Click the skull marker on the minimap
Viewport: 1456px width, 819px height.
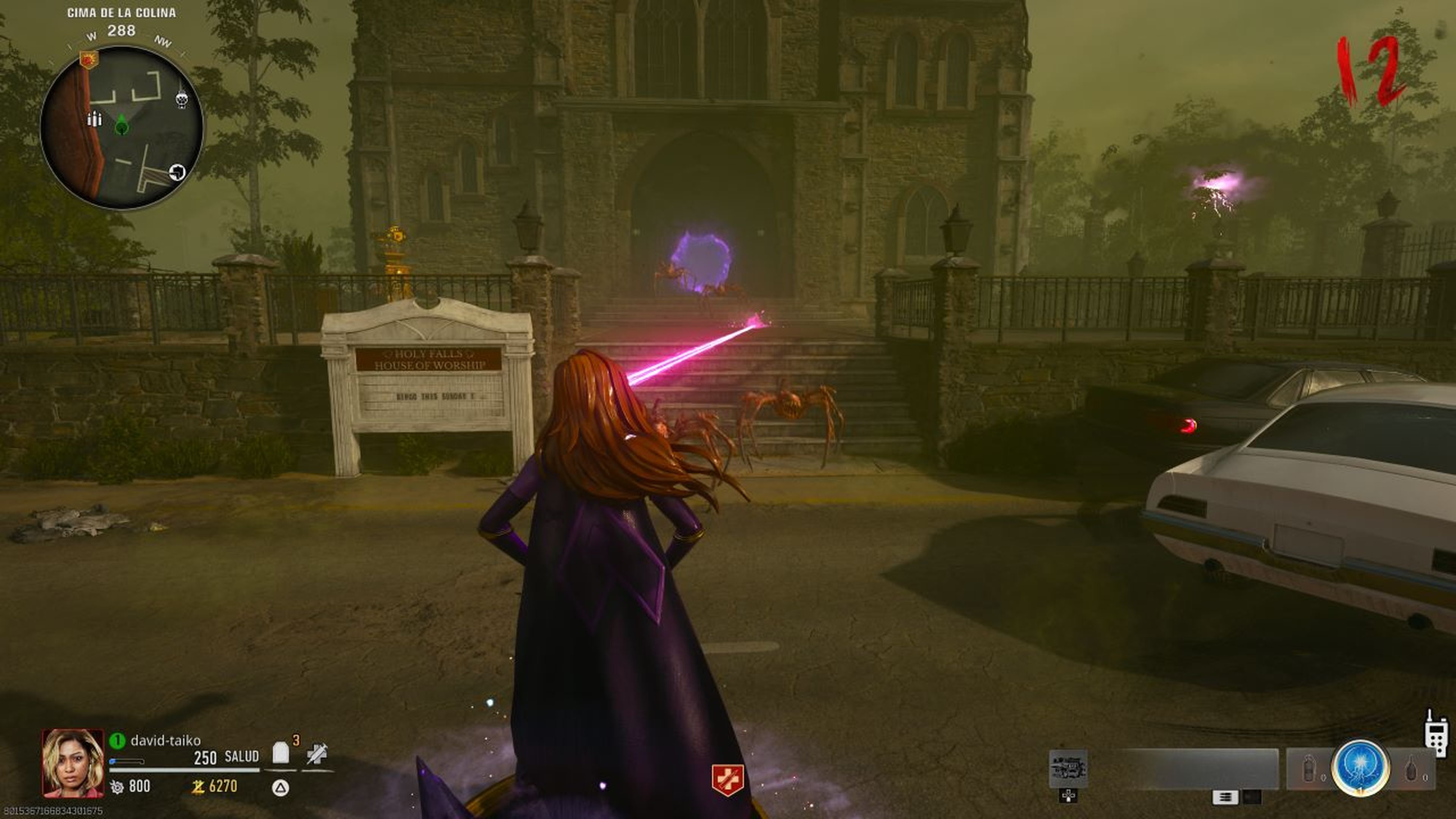182,100
